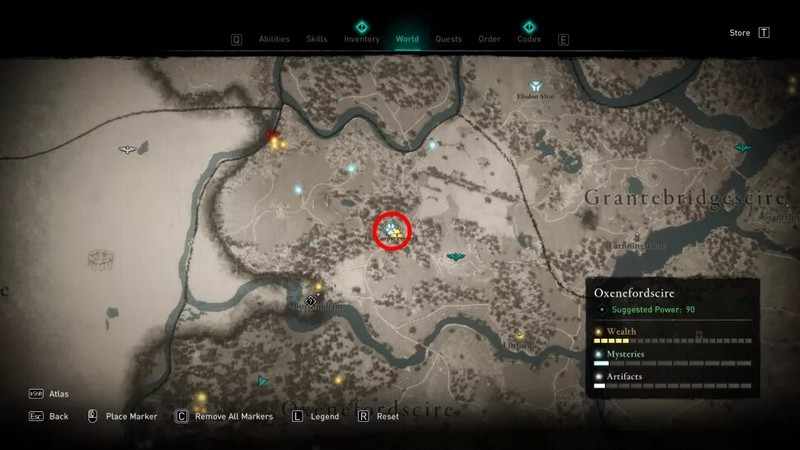Open the Skills tab
This screenshot has height=450, width=800.
[x=318, y=40]
